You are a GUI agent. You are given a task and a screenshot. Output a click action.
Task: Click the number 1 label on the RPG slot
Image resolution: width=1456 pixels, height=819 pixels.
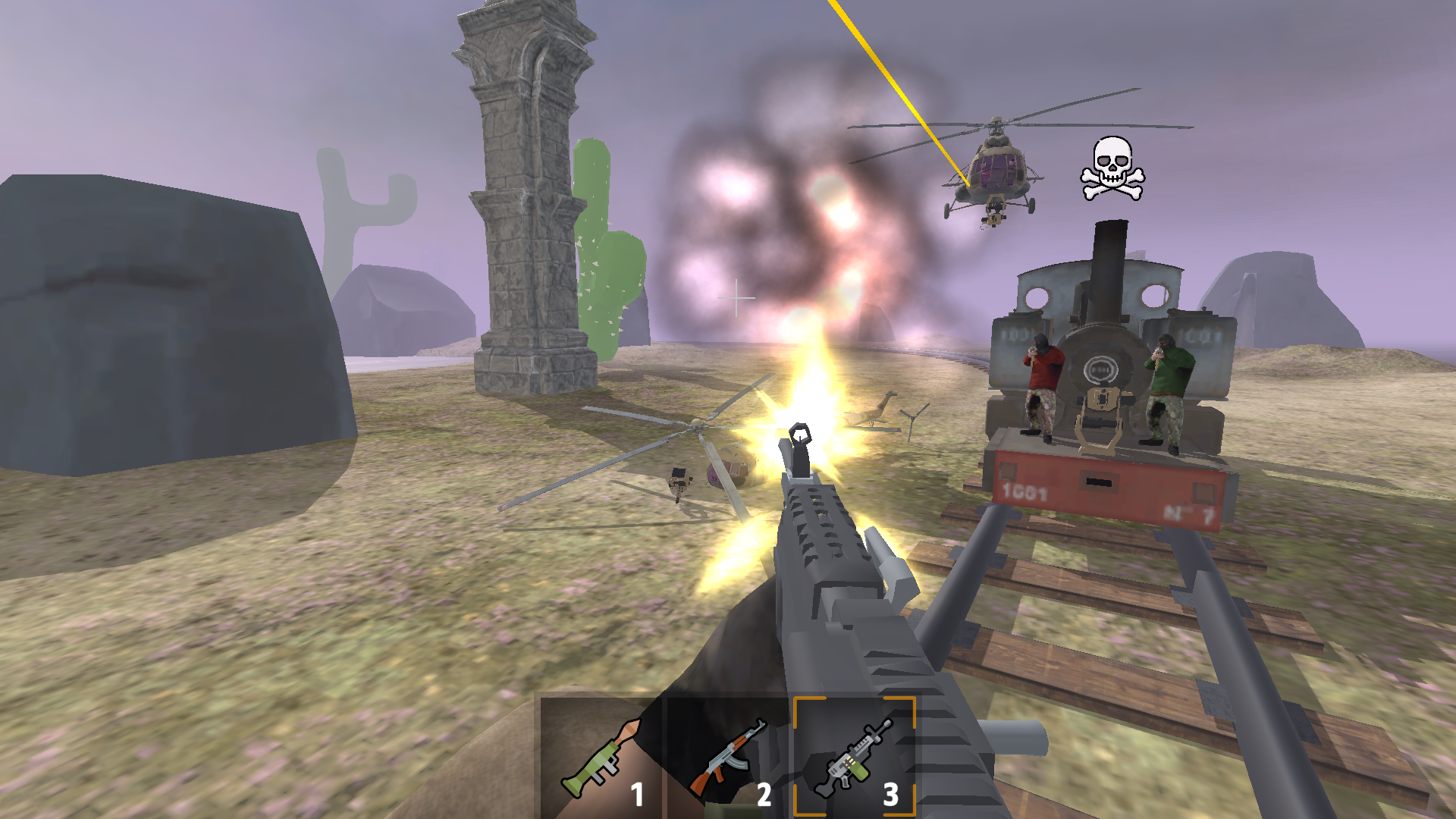[x=635, y=792]
